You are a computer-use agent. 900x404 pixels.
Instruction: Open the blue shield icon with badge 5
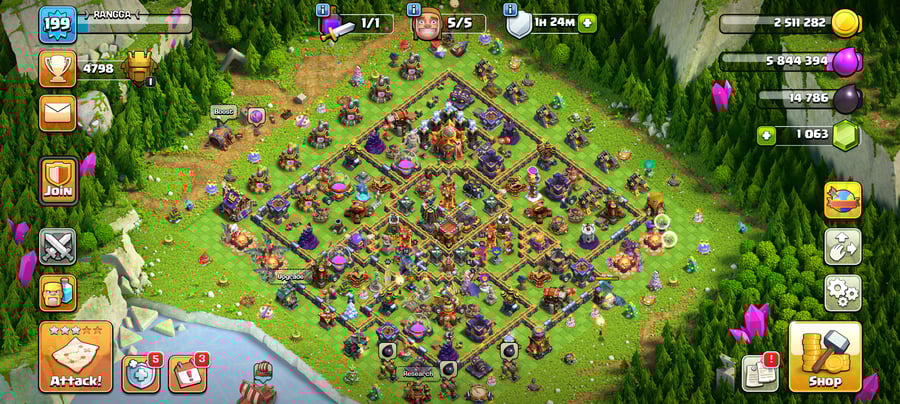click(x=140, y=373)
